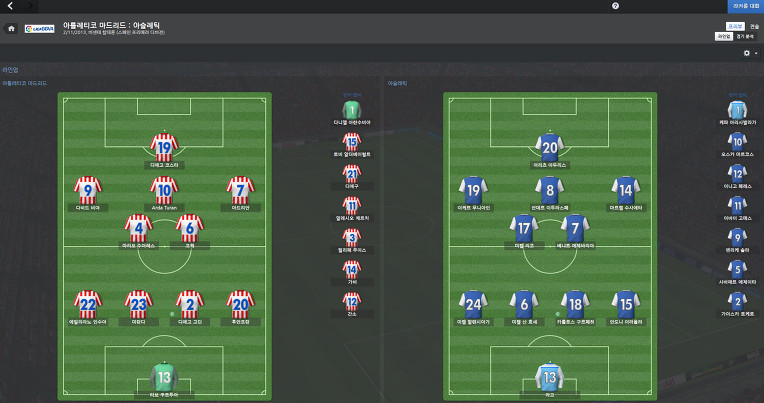Open the gear settings dropdown
The width and height of the screenshot is (764, 403).
pyautogui.click(x=748, y=53)
